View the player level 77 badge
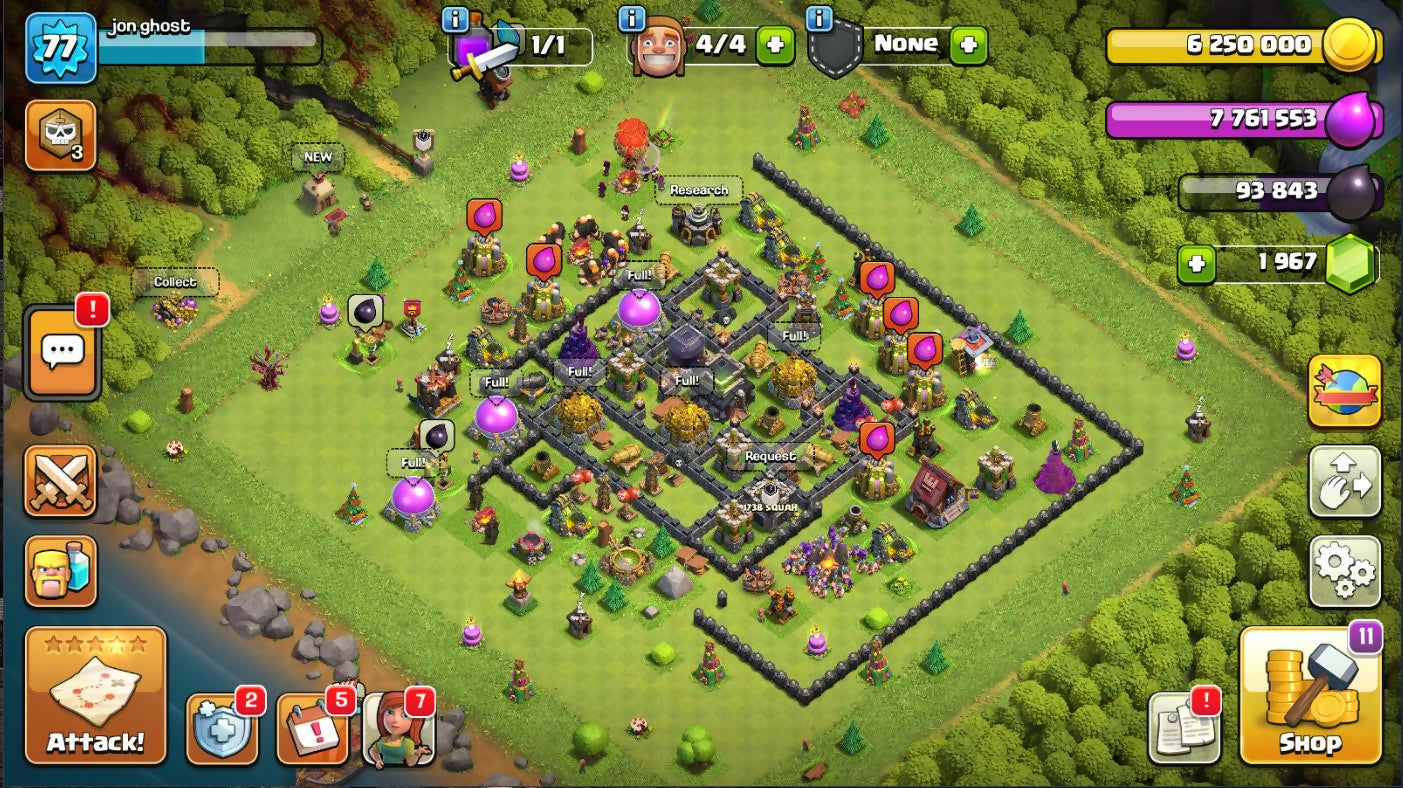Screen dimensions: 1403x788 (60, 47)
